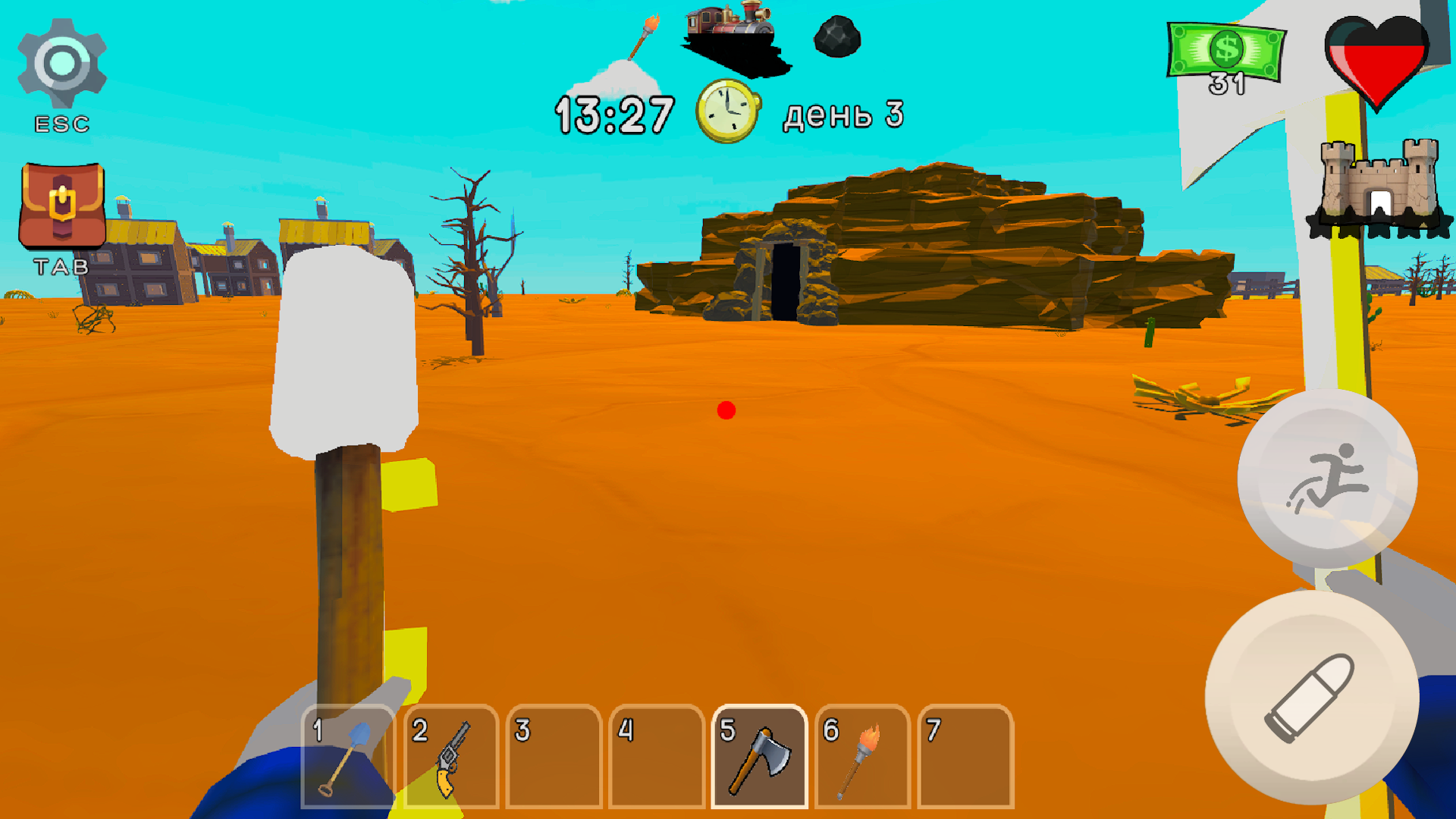Tap empty hotbar slot 4
Image resolution: width=1456 pixels, height=819 pixels.
click(x=657, y=758)
